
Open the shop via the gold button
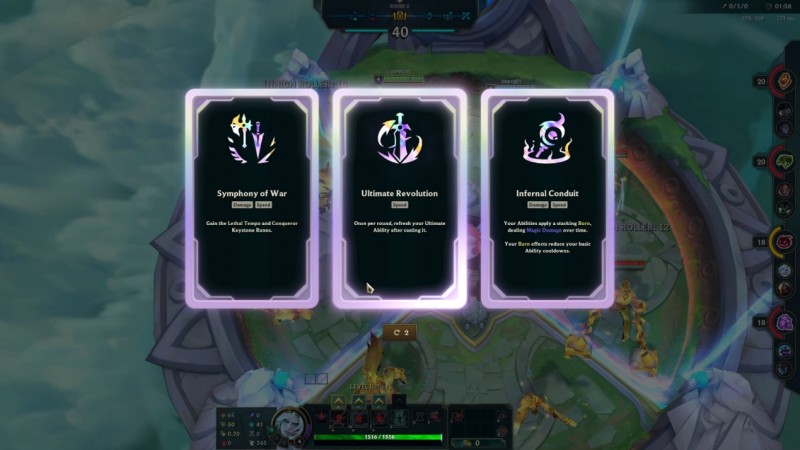pyautogui.click(x=470, y=441)
